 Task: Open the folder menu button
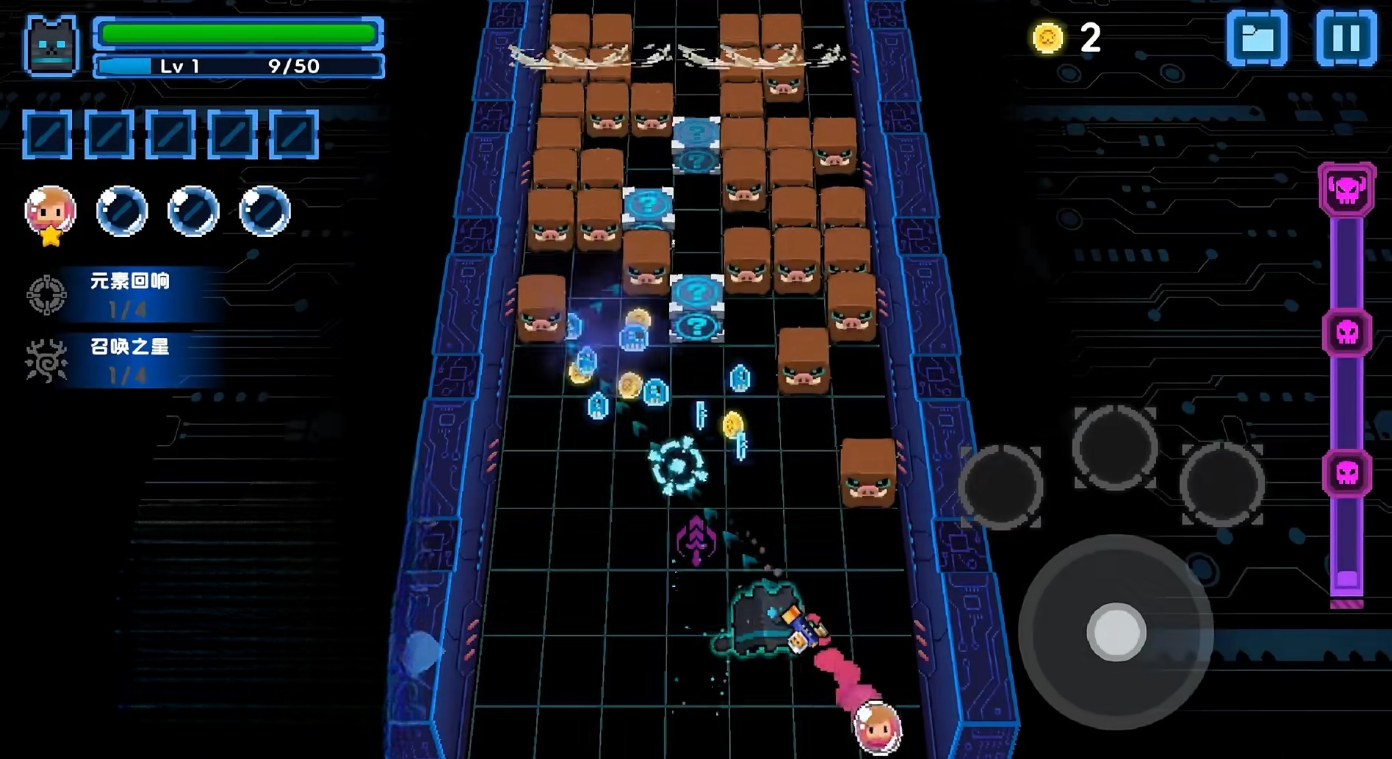(x=1257, y=39)
